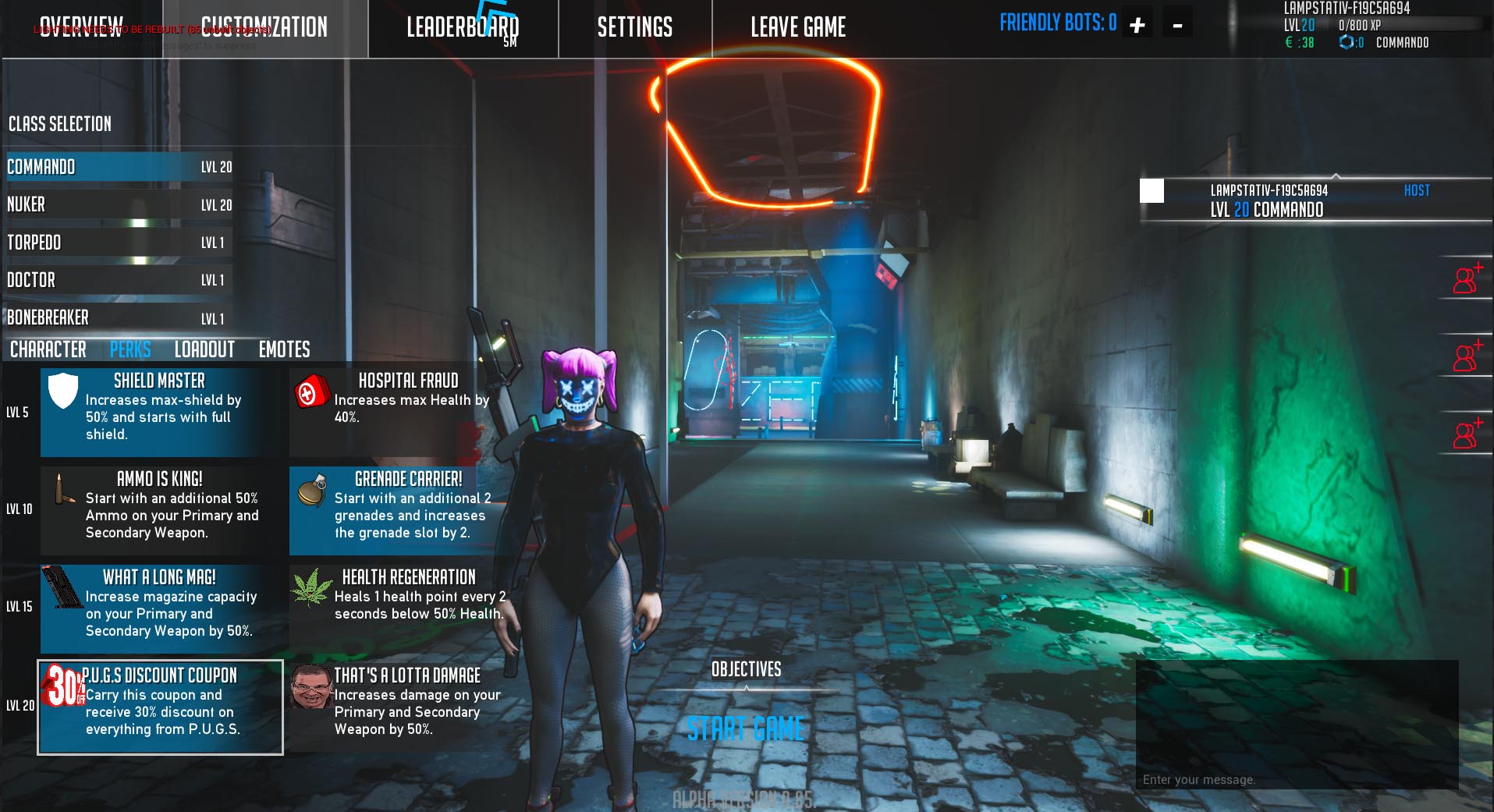The image size is (1494, 812).
Task: Click the Health Regeneration leaf icon
Action: 310,587
